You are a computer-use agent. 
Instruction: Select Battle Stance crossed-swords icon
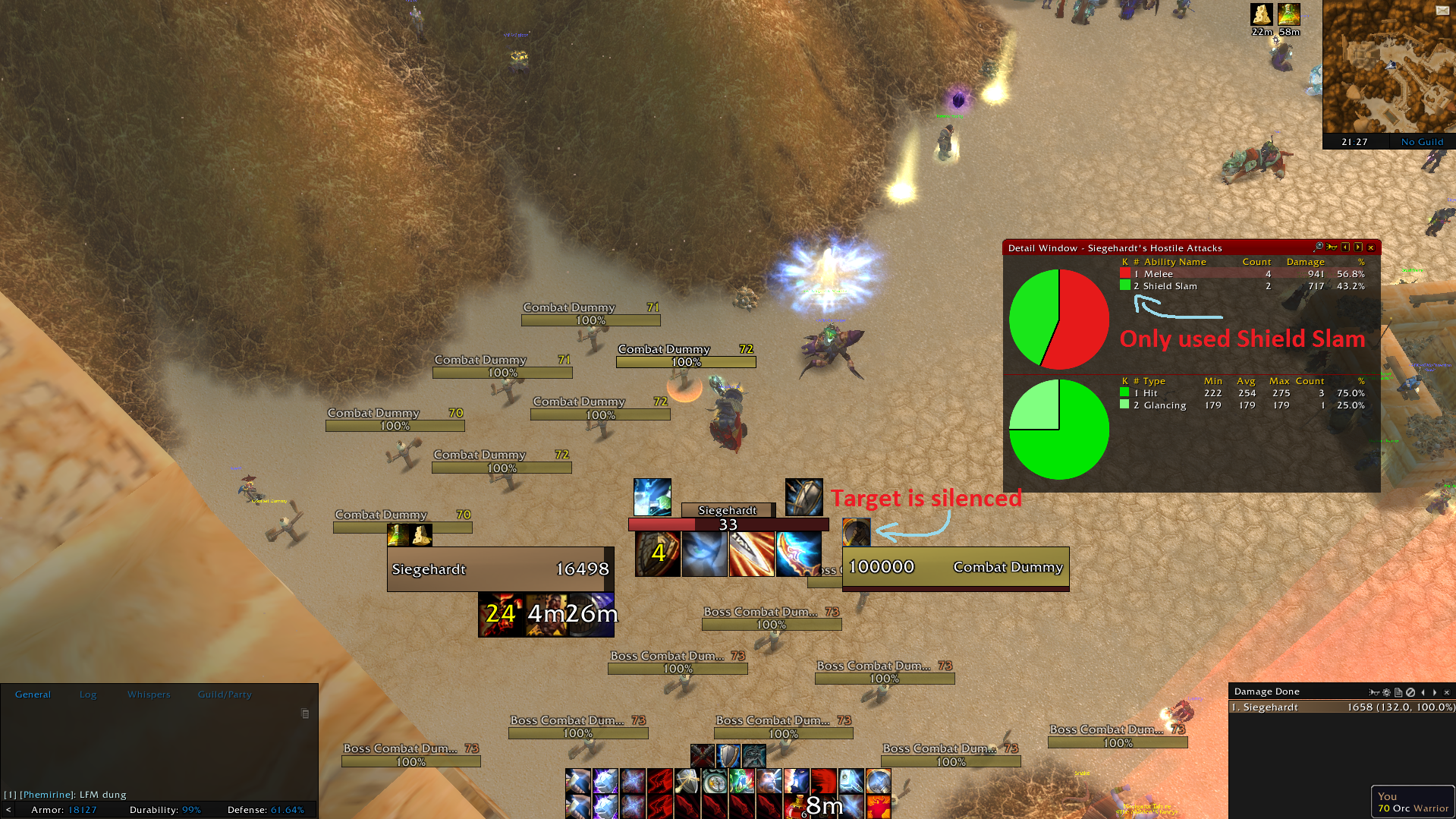pos(703,755)
